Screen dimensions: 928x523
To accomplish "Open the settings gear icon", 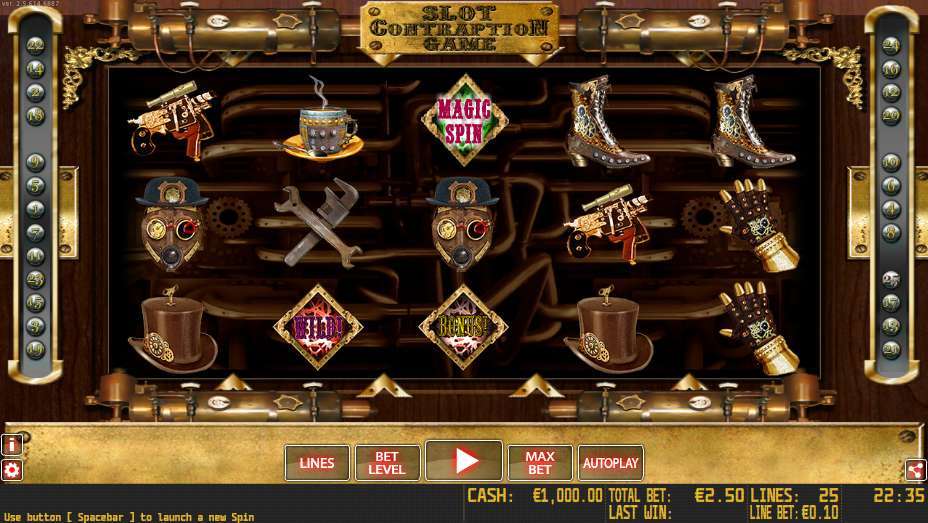I will (12, 470).
